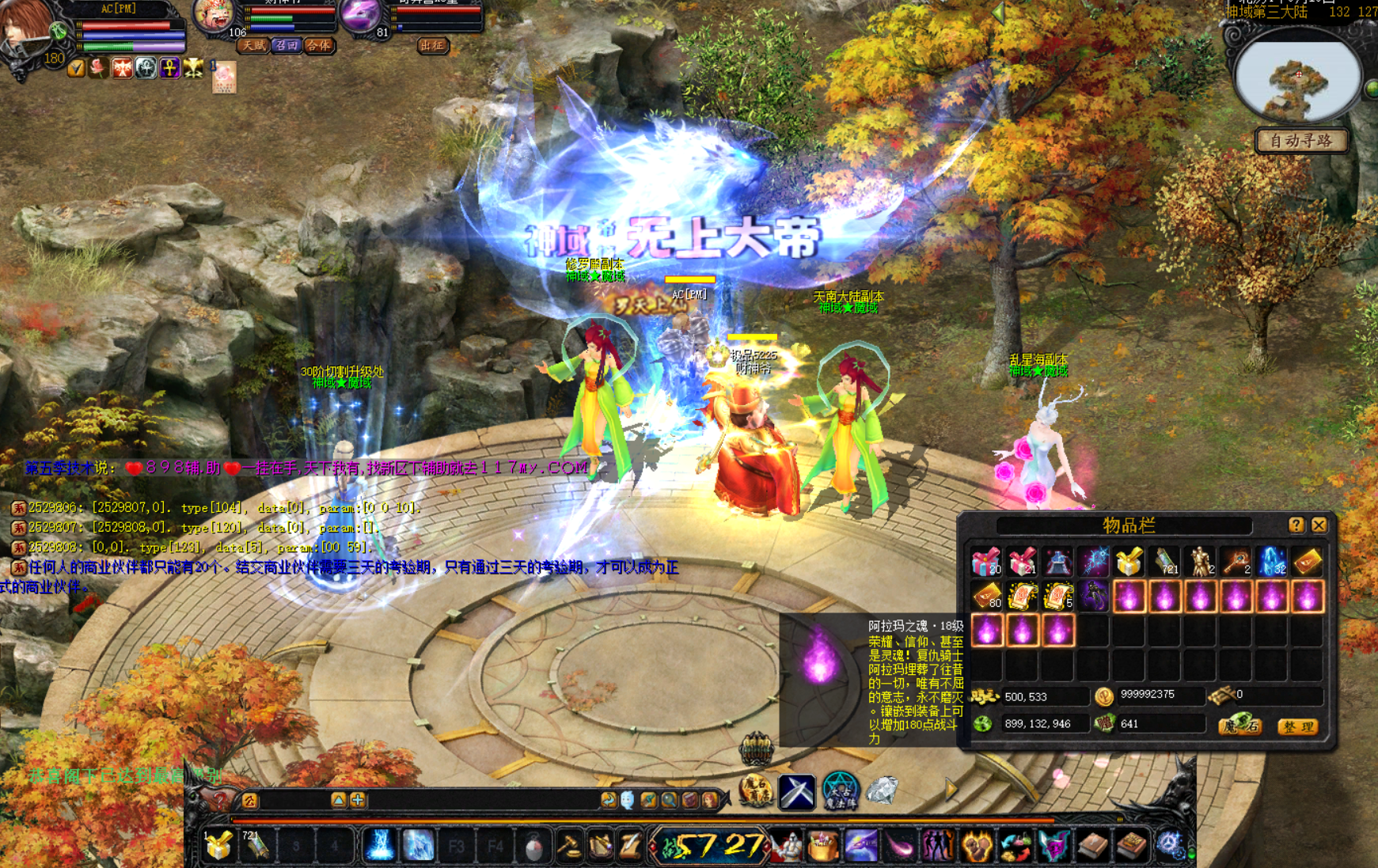Select the golden armor statue item
The image size is (1378, 868).
[x=1200, y=561]
